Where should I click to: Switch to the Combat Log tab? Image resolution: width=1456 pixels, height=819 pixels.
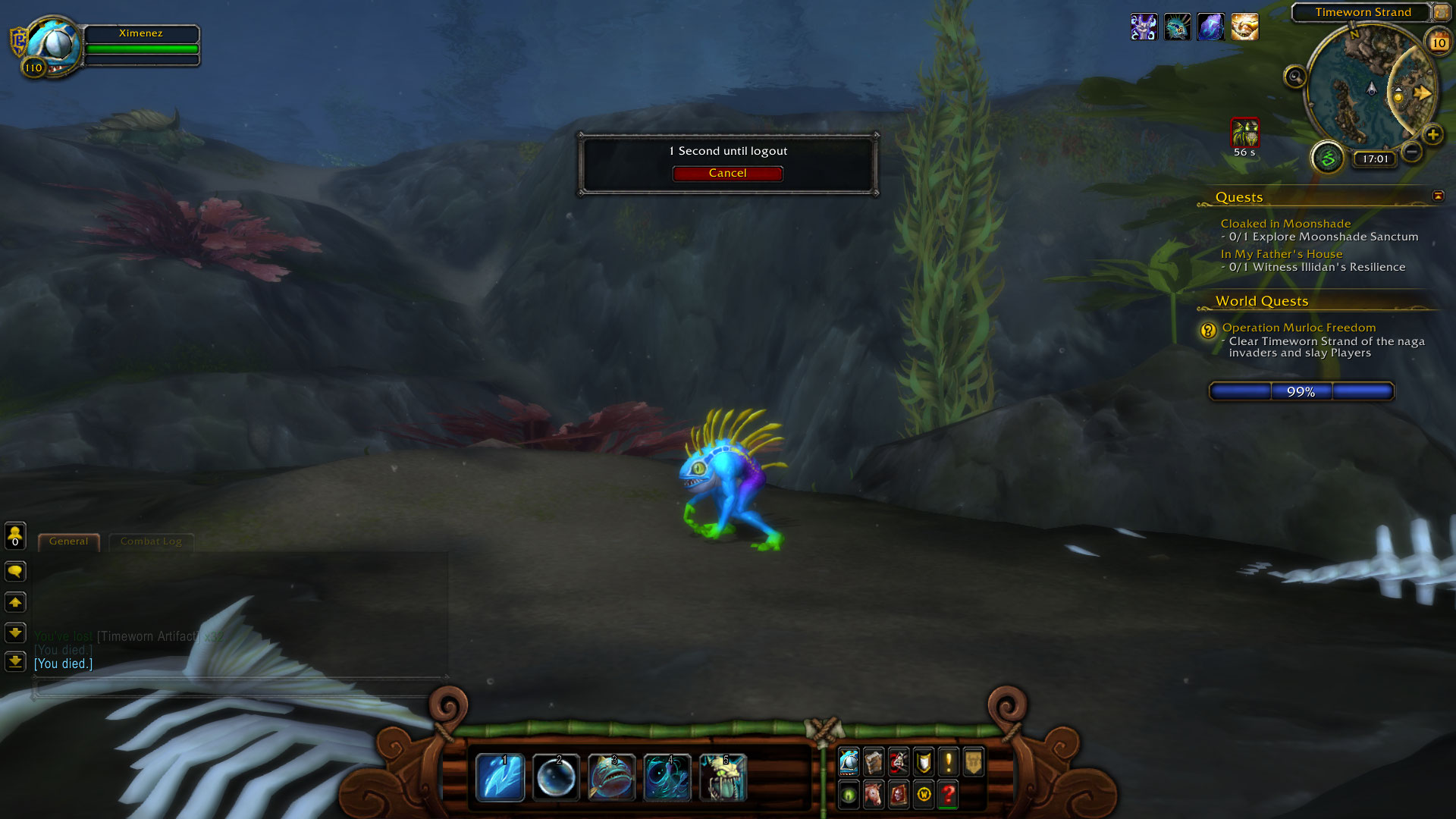coord(151,541)
